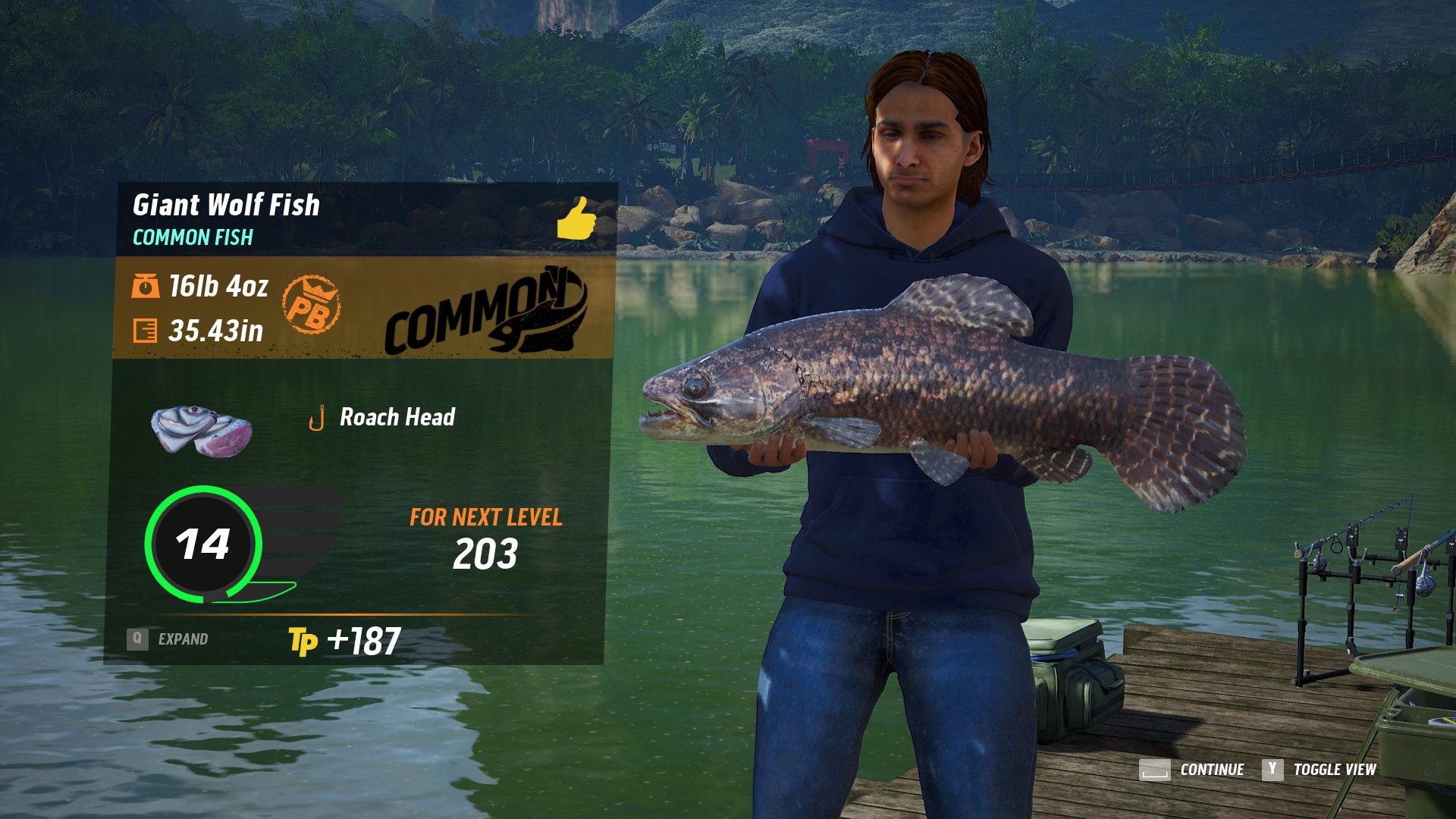Expand the catch details panel
The image size is (1456, 819).
tap(168, 639)
